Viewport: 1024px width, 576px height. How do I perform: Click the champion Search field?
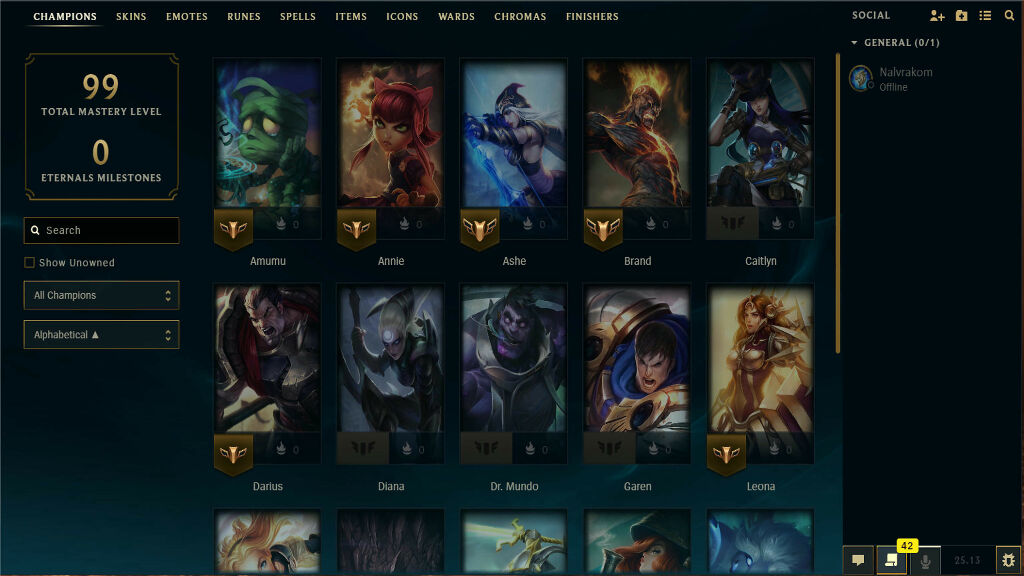(x=102, y=230)
